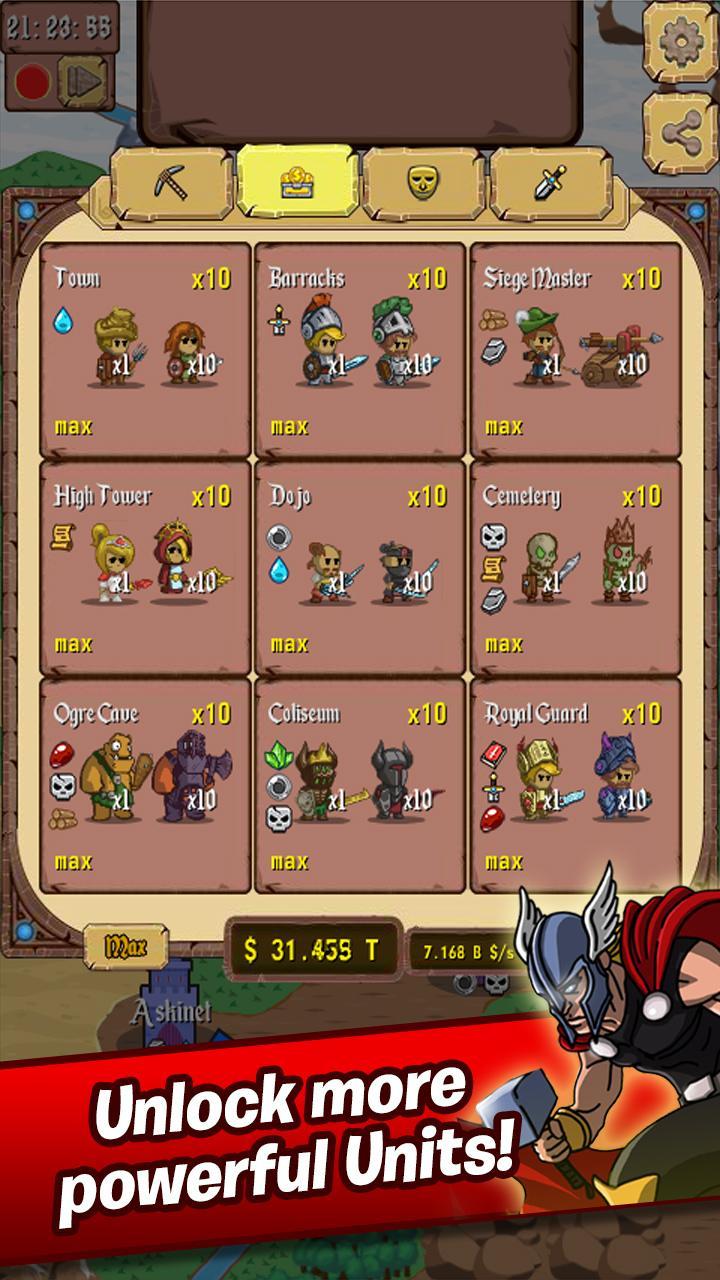This screenshot has width=720, height=1280.
Task: Choose the Barracks building card
Action: coord(360,350)
